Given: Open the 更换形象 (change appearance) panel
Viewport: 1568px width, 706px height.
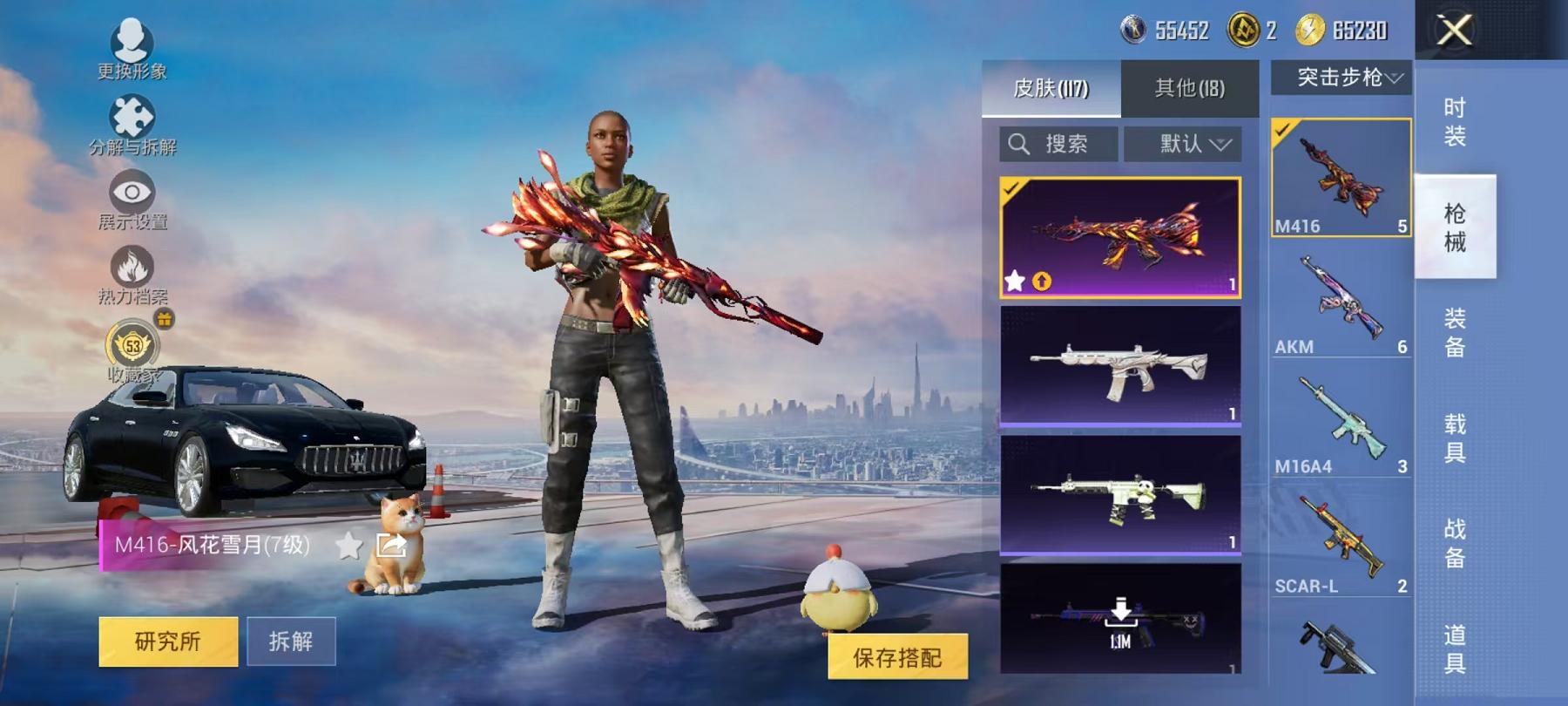Looking at the screenshot, I should tap(131, 39).
